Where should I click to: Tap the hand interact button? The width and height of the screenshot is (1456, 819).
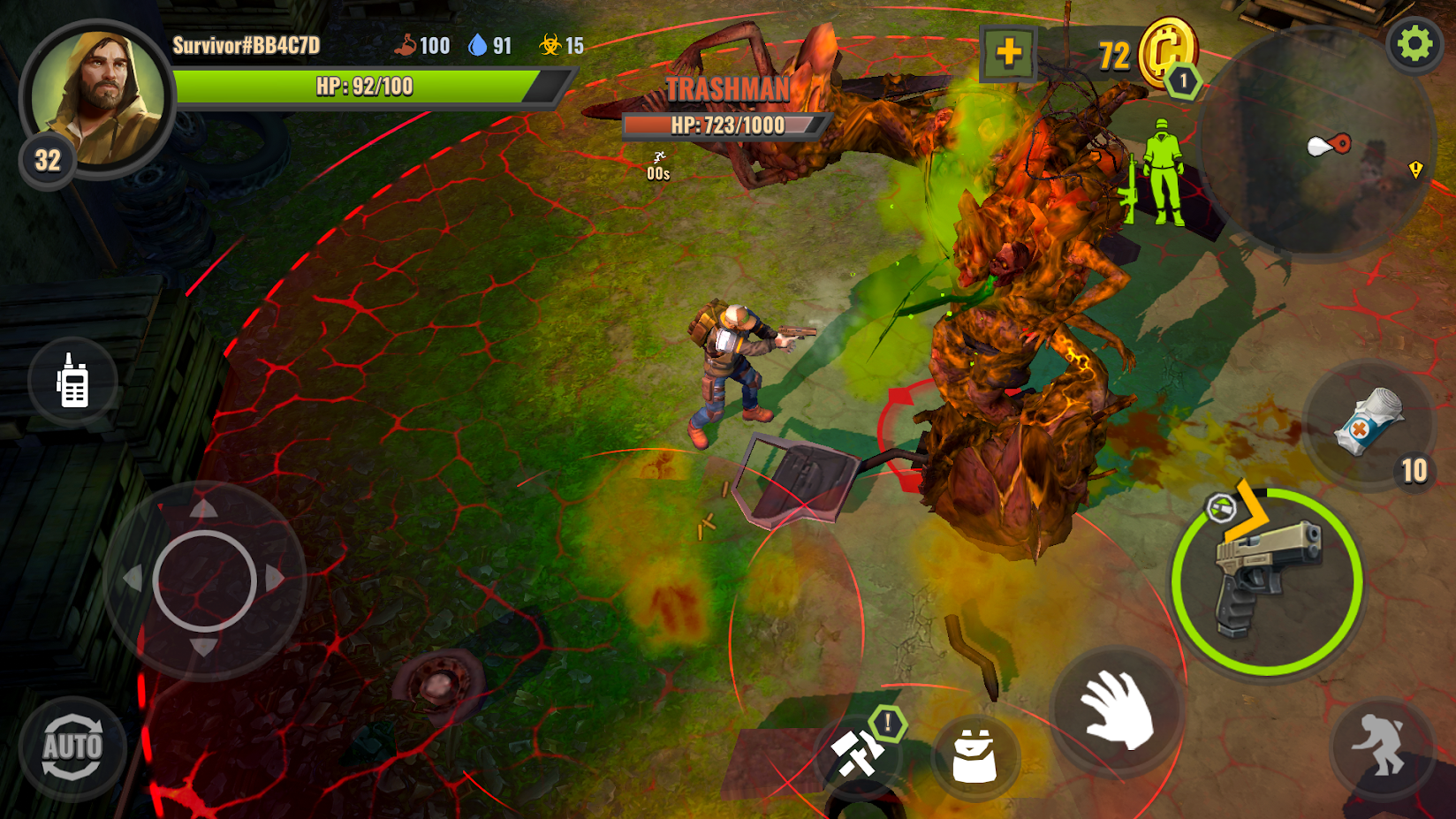point(1117,709)
